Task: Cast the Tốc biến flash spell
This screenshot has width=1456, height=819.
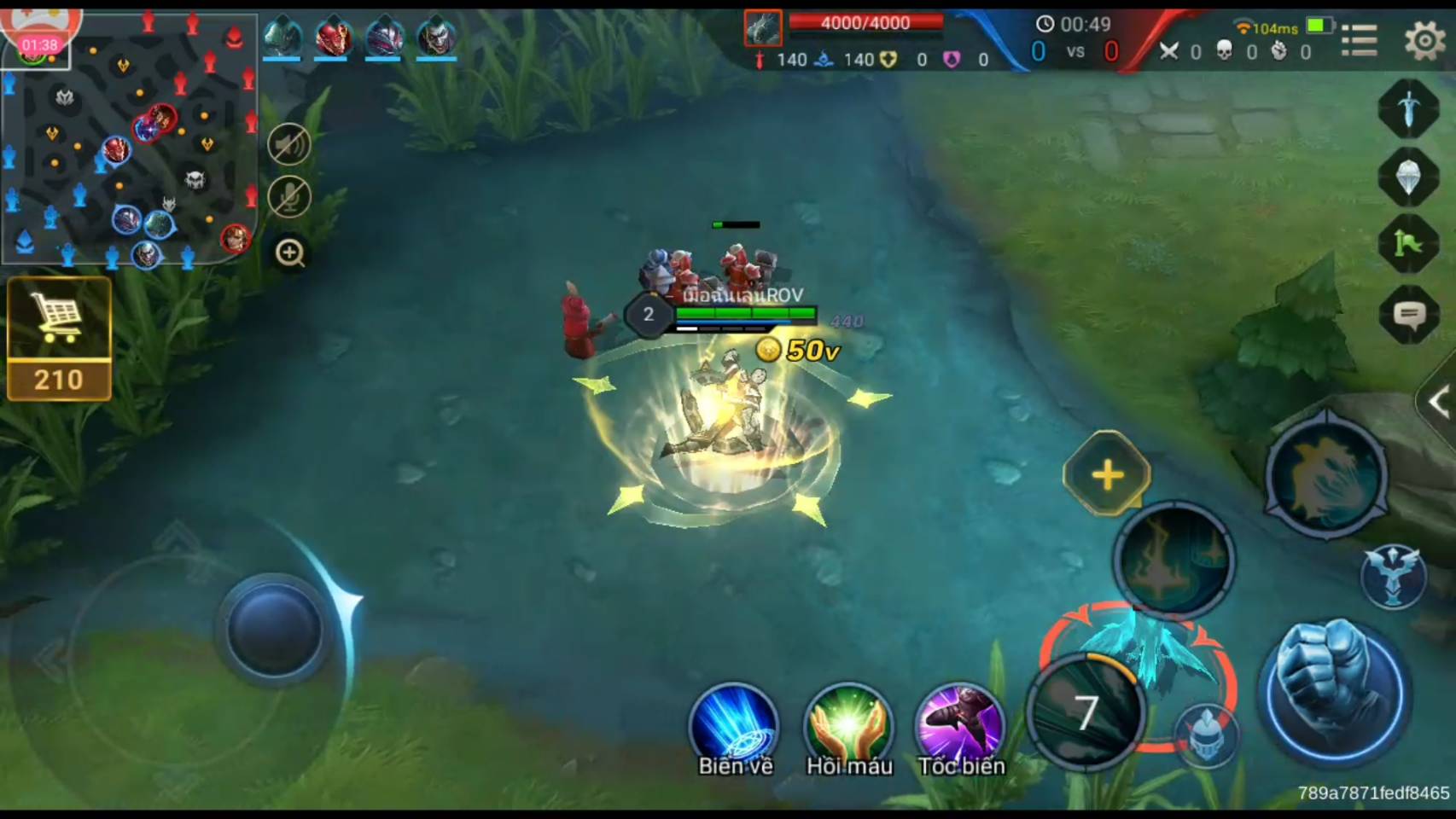Action: pos(960,725)
